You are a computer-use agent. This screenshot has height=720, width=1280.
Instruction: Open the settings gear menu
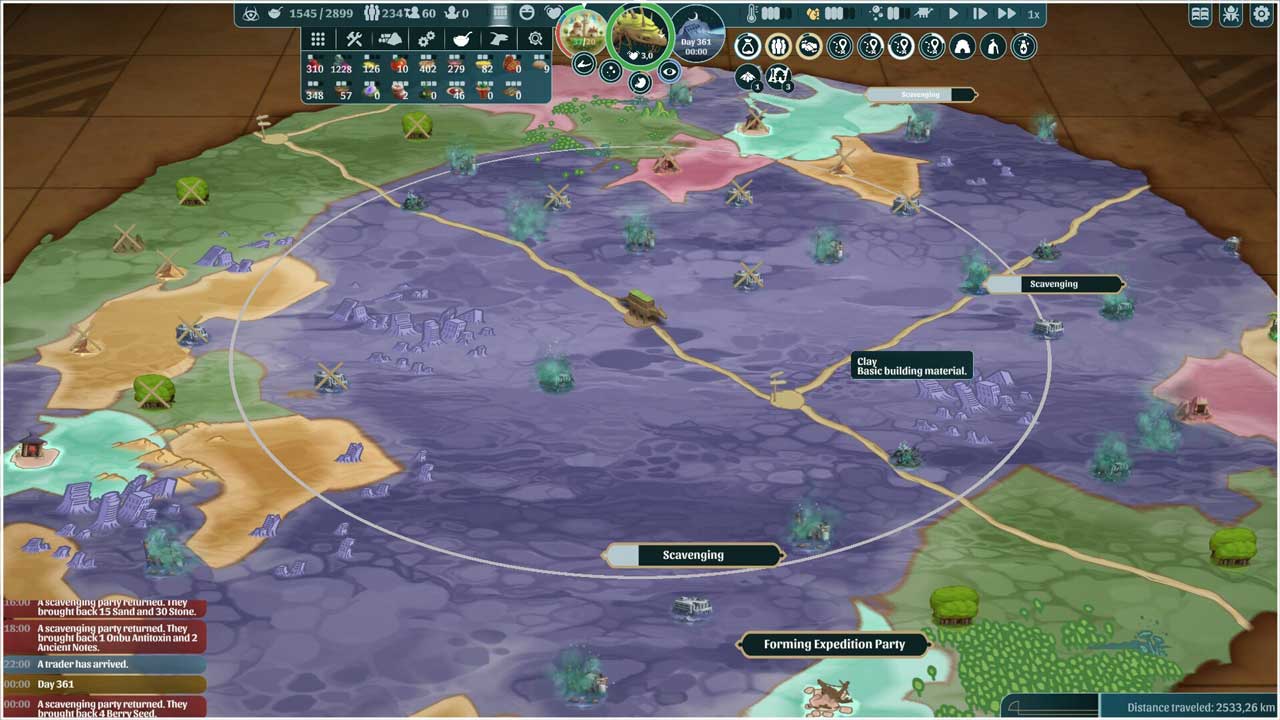pos(1258,15)
